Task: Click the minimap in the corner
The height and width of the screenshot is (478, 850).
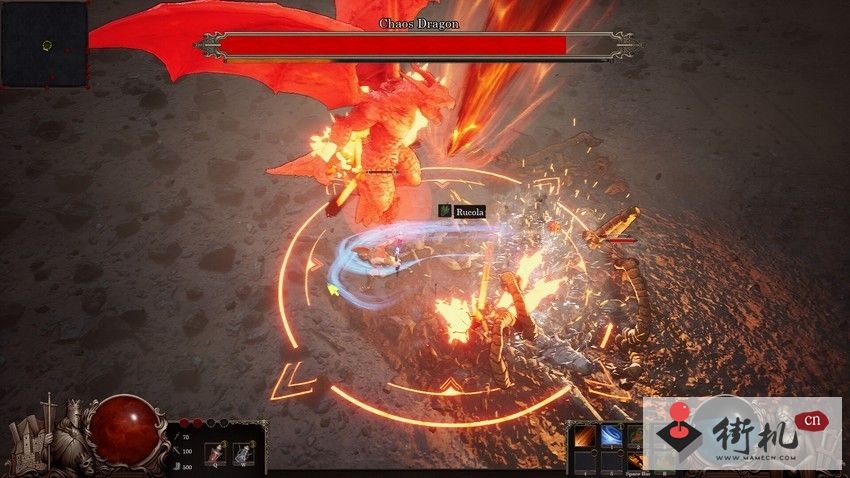Action: 44,44
